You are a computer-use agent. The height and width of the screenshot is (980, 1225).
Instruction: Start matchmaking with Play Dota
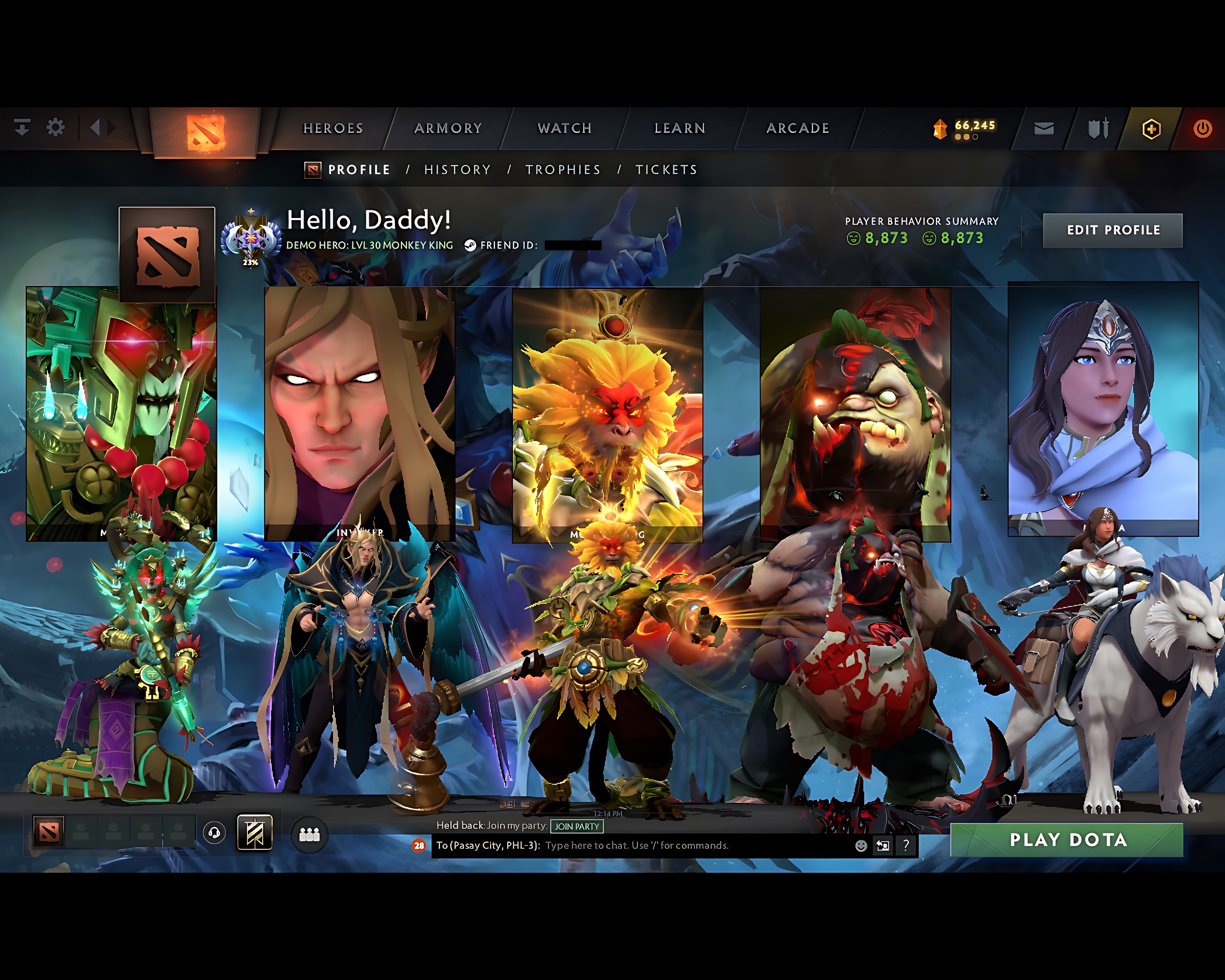(x=1066, y=840)
